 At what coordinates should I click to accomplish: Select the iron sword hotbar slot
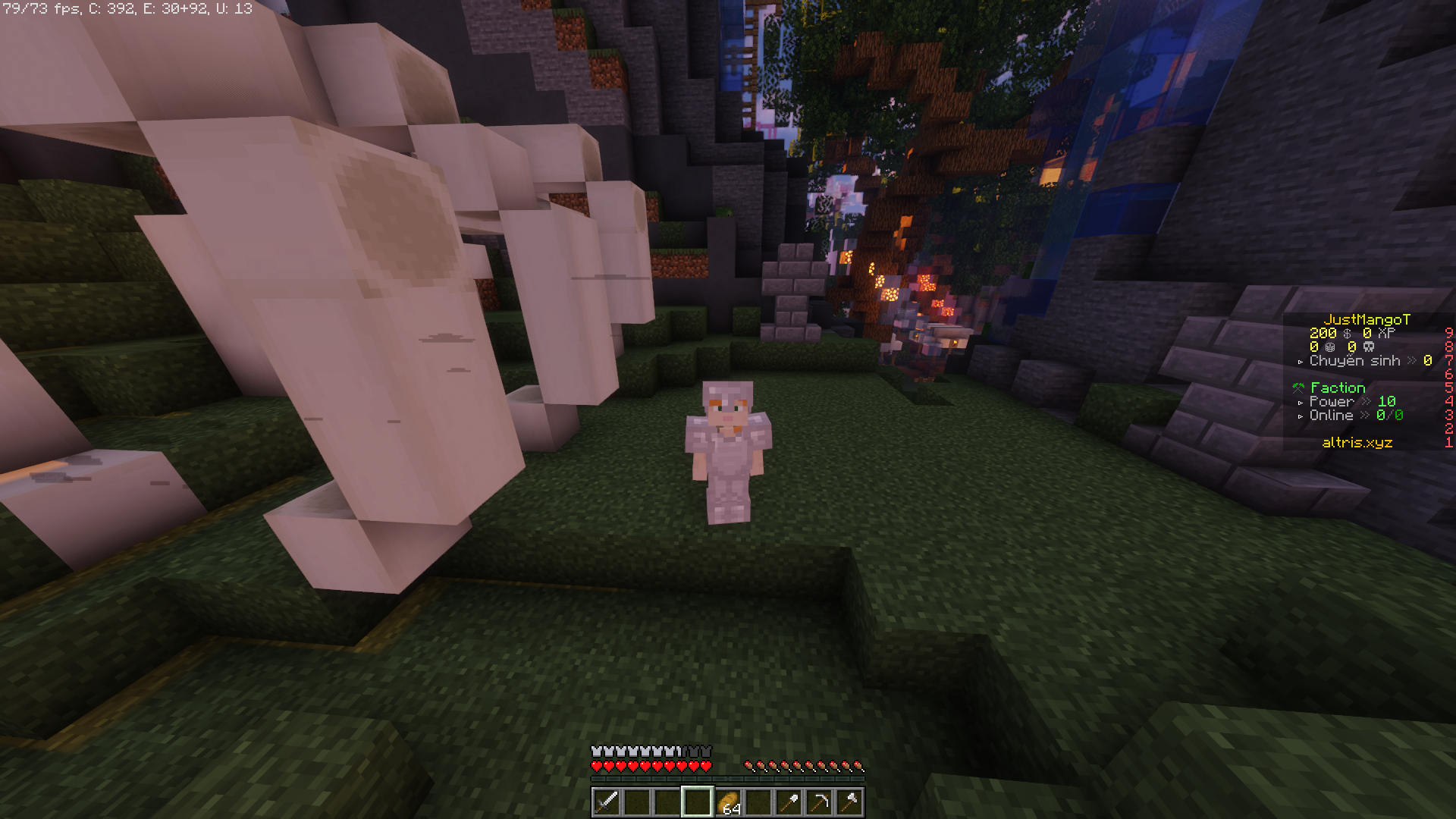[607, 802]
